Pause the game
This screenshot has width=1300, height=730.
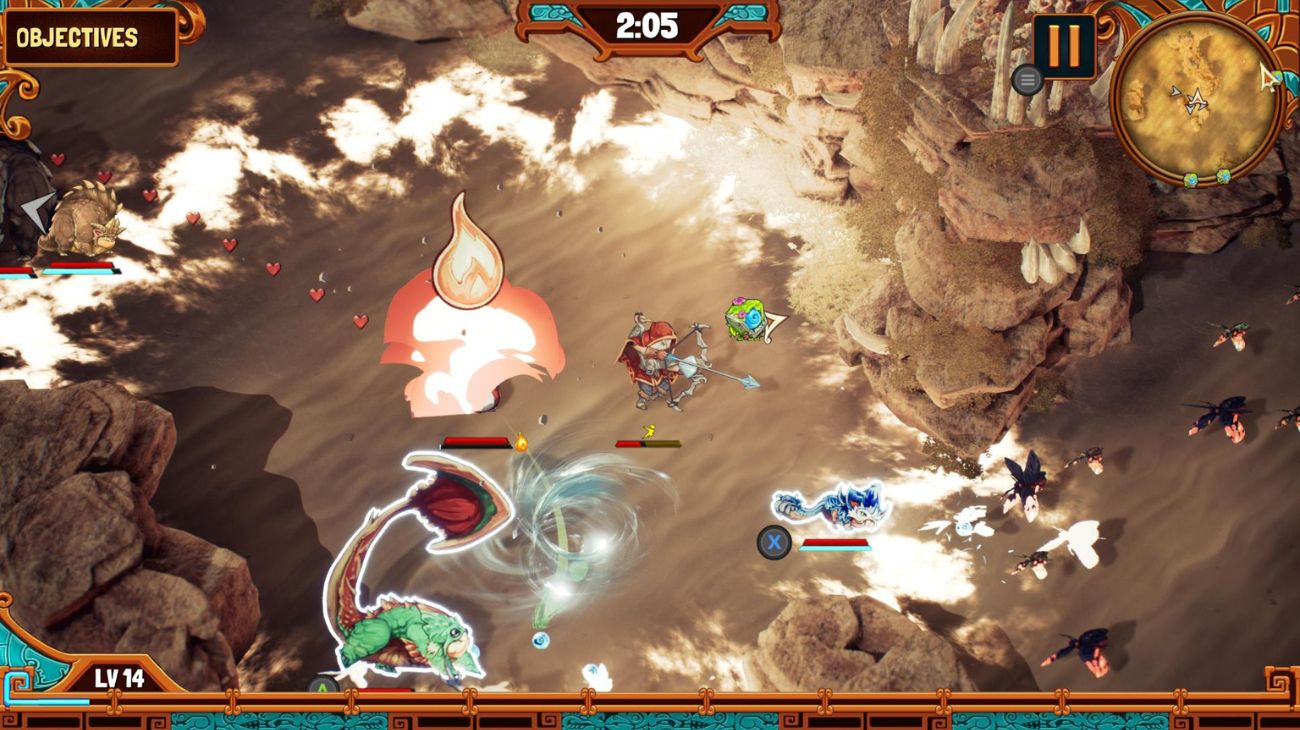click(x=1063, y=46)
